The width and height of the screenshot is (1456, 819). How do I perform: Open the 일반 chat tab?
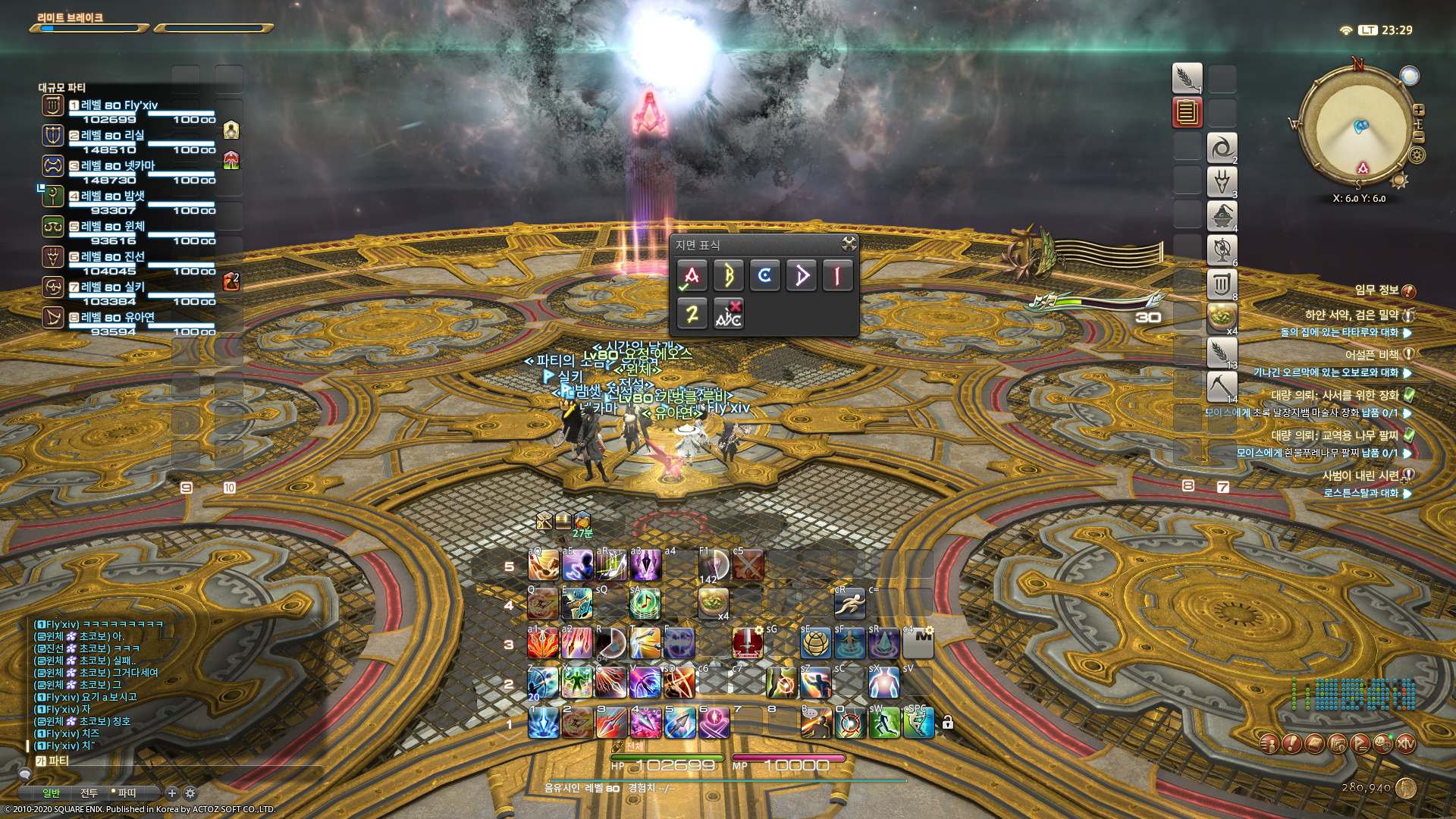51,793
